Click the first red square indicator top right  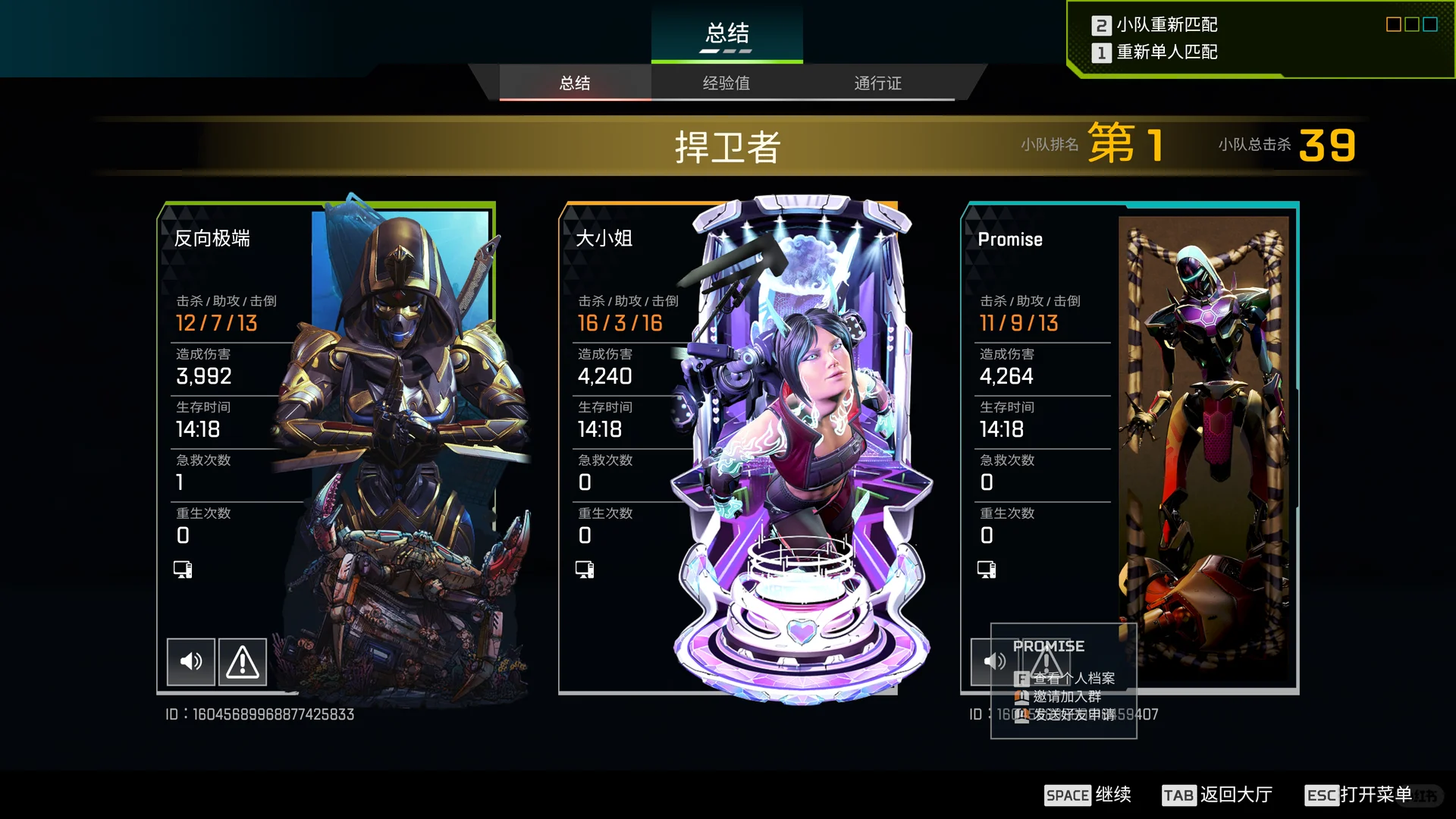coord(1393,24)
